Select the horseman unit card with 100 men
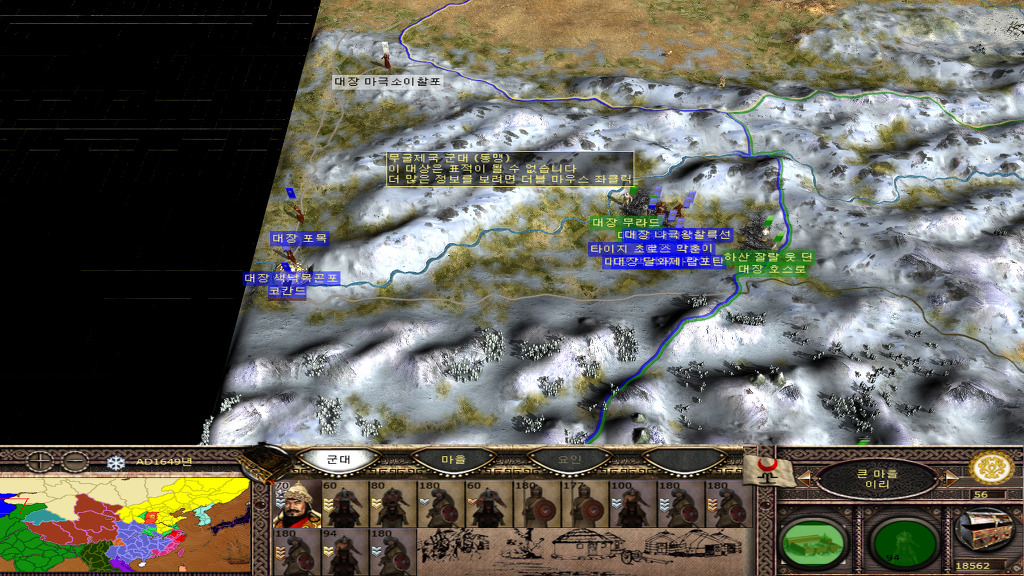 pyautogui.click(x=629, y=504)
